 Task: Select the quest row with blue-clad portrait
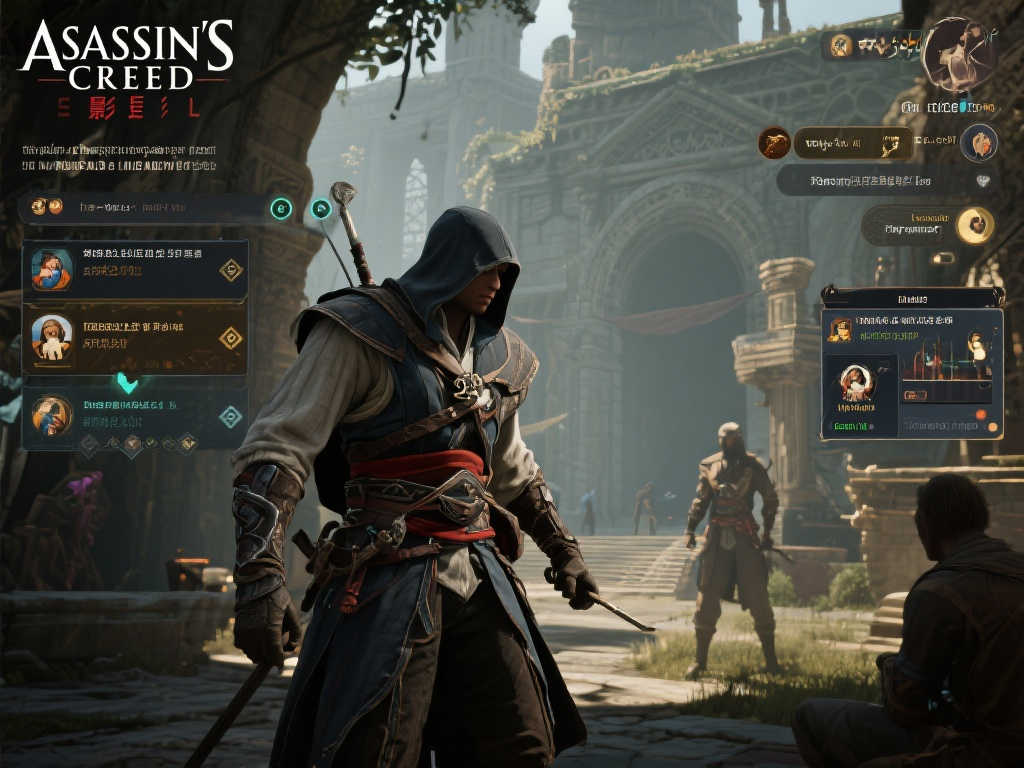point(135,269)
